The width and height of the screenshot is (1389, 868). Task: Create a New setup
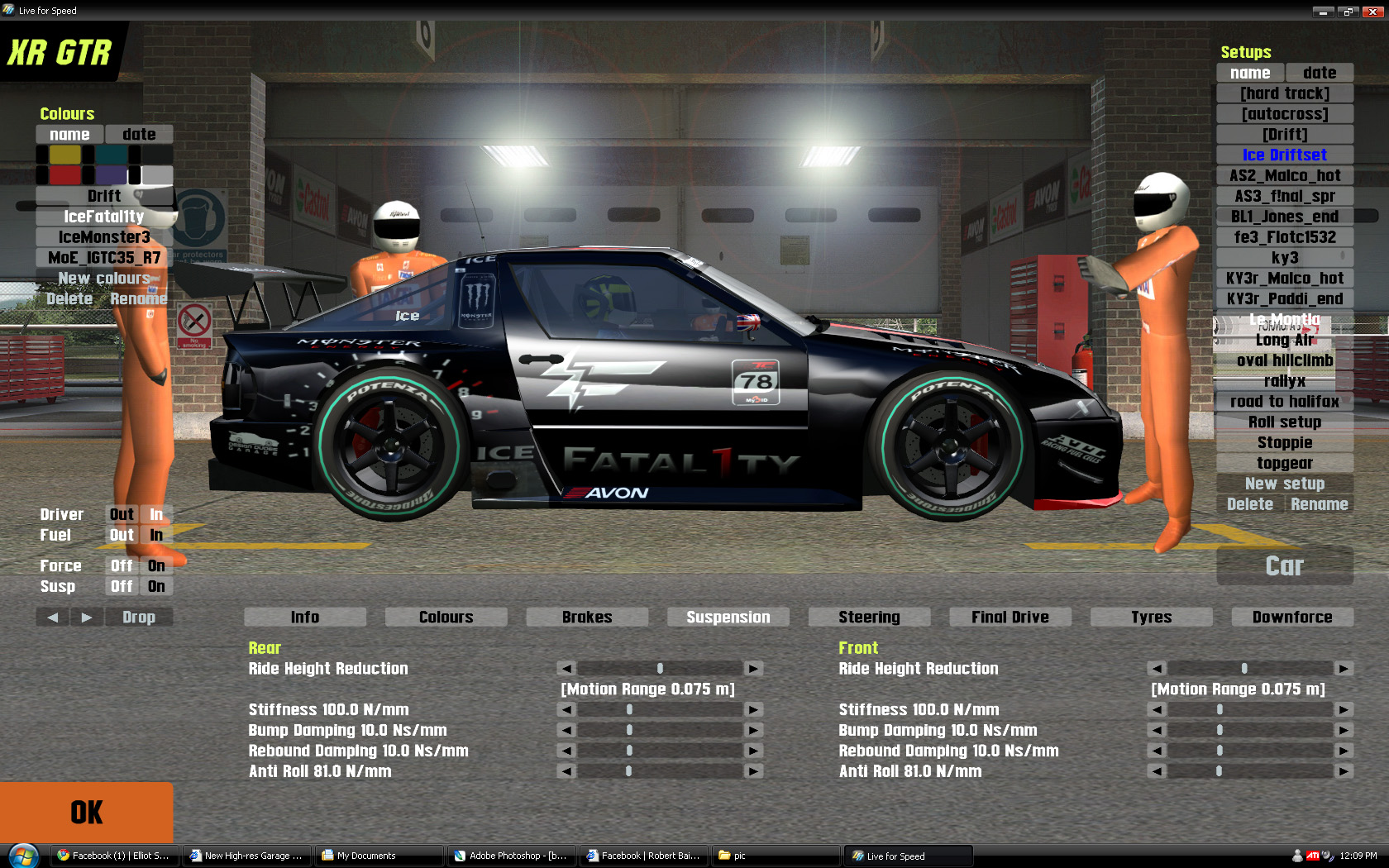coord(1284,484)
